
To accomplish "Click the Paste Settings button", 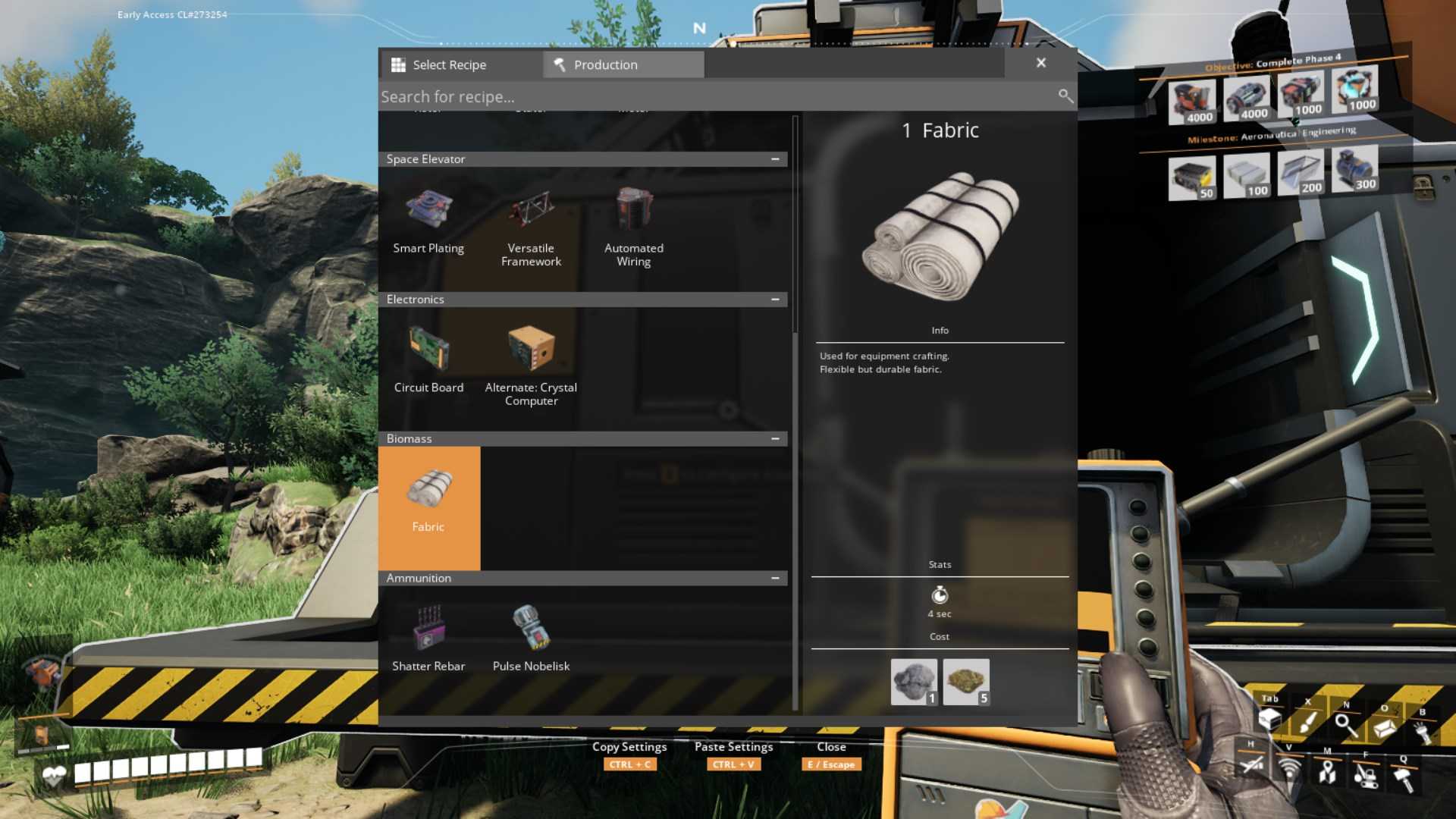I will coord(733,755).
